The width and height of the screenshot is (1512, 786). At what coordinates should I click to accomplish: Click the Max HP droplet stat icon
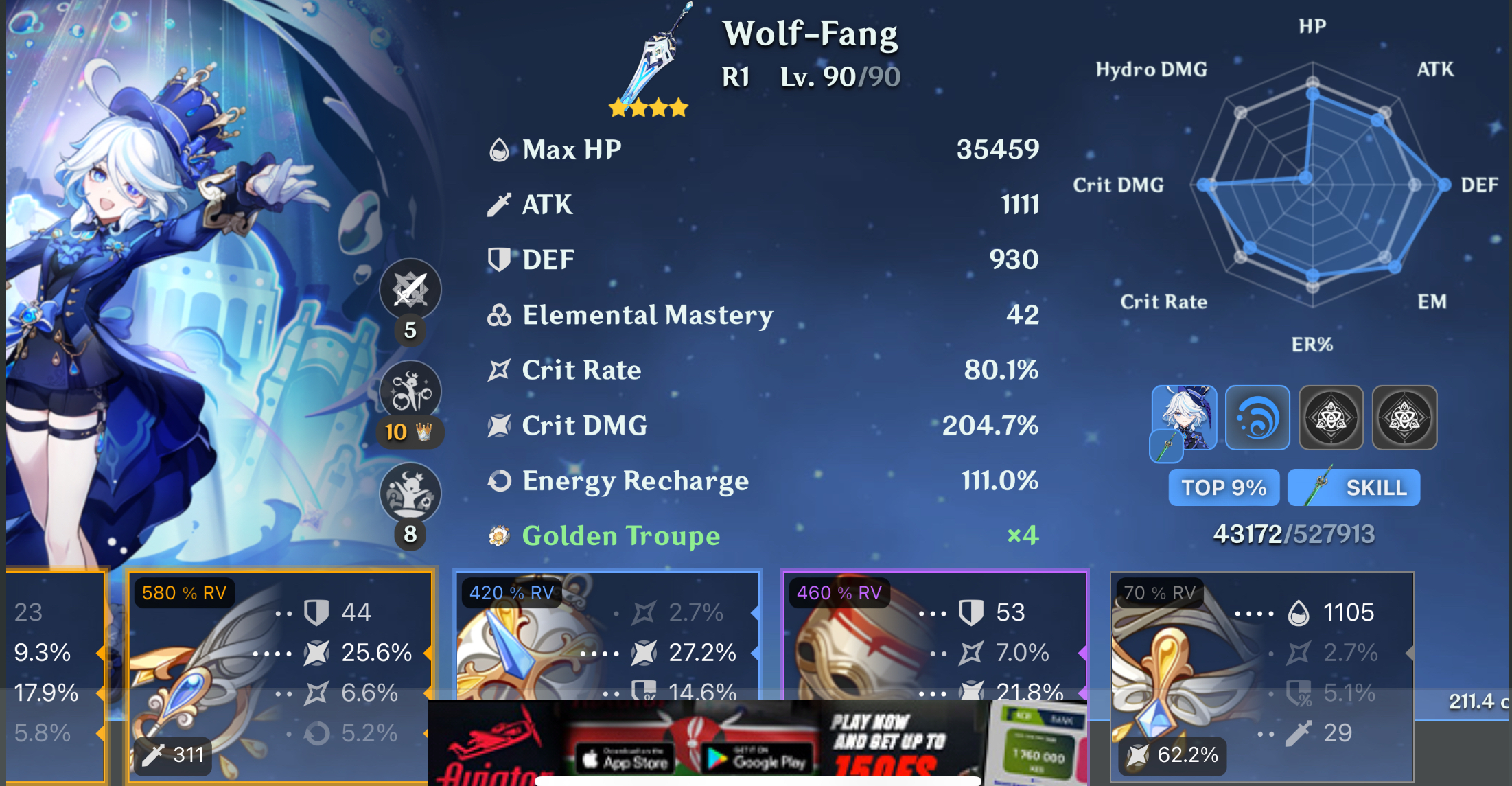(500, 148)
